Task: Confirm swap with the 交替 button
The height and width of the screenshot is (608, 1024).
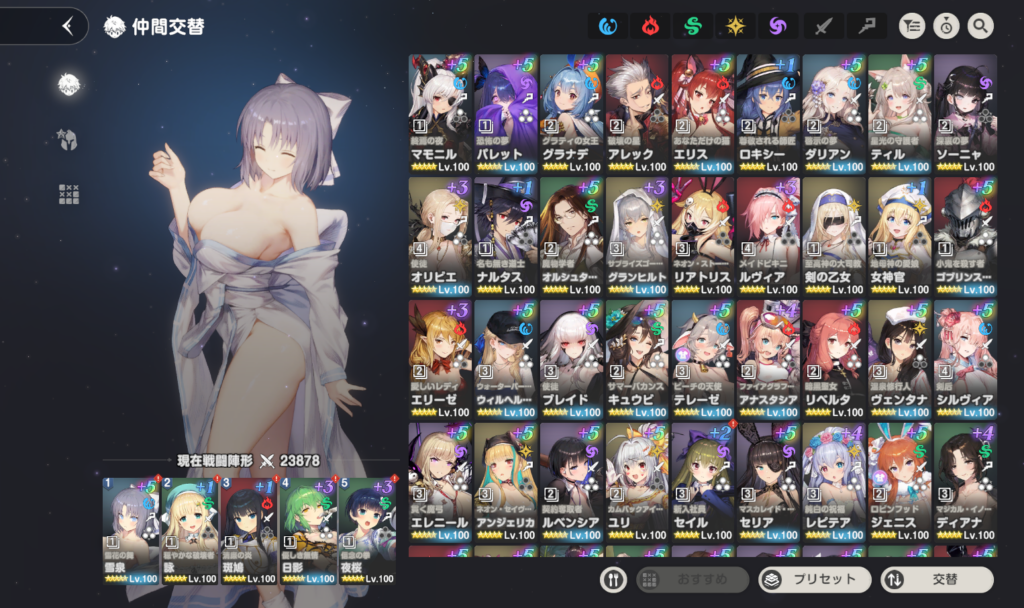Action: pyautogui.click(x=937, y=579)
